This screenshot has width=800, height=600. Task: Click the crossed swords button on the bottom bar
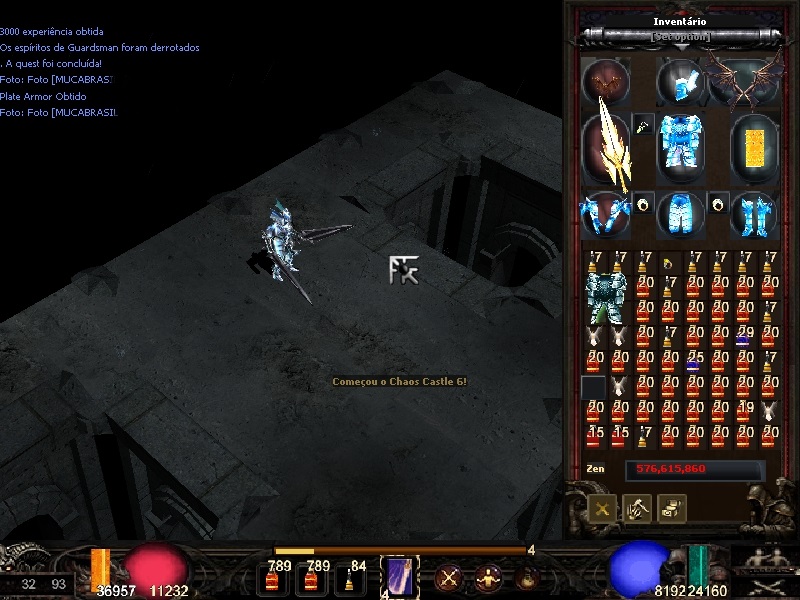[447, 577]
